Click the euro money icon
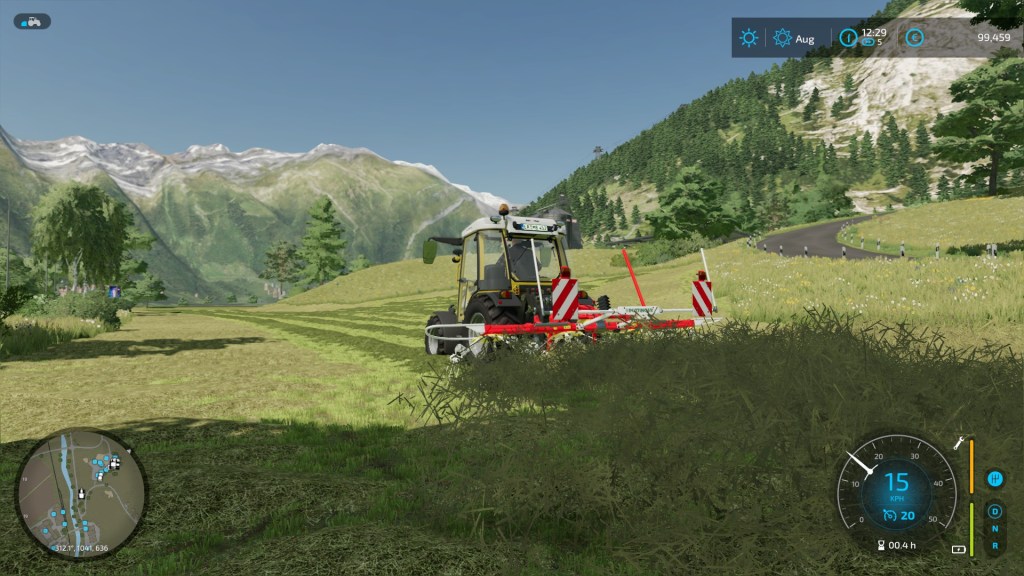1024x576 pixels. click(x=913, y=38)
